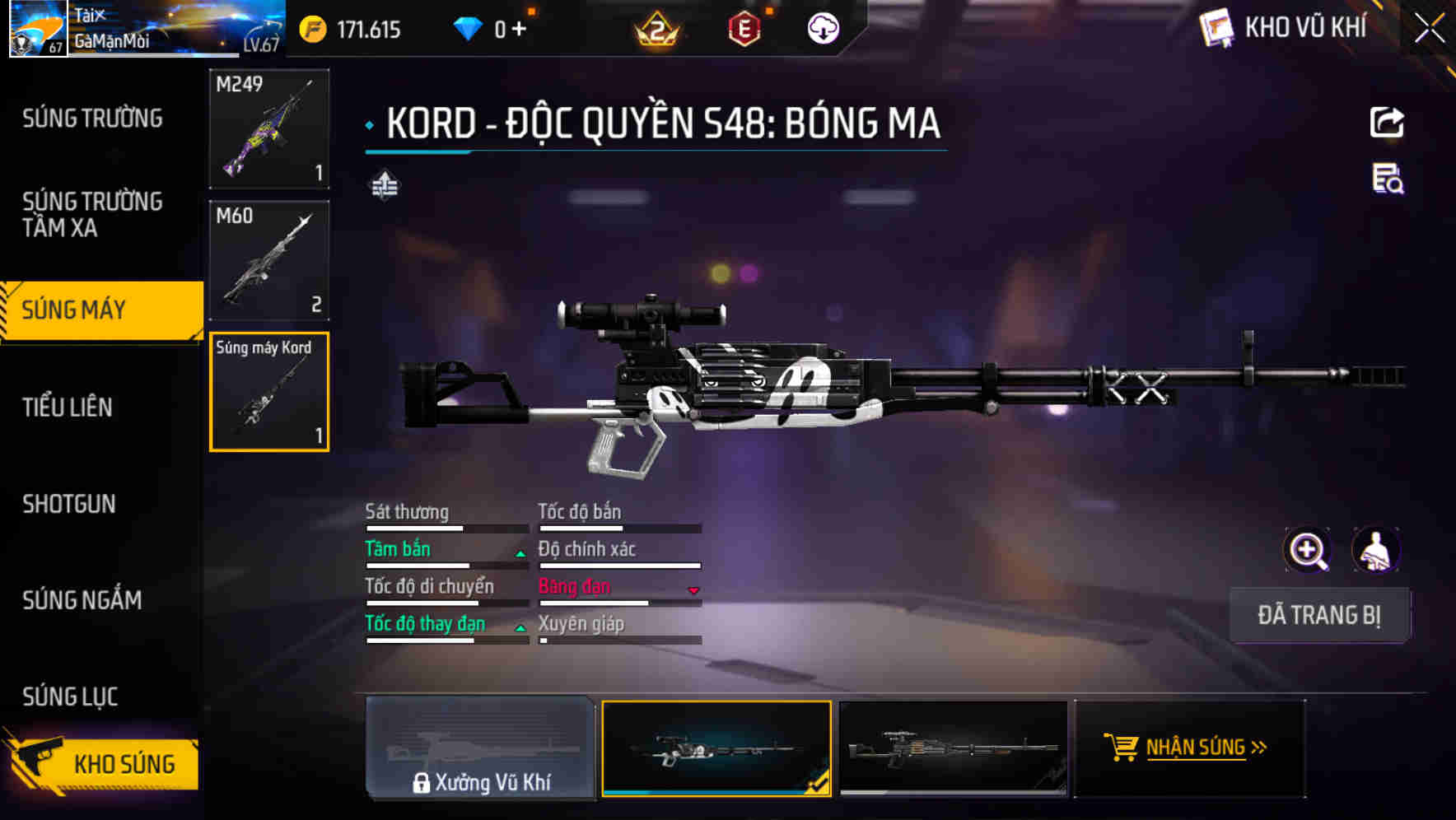This screenshot has width=1456, height=820.
Task: Select the M60 weapon tile
Action: pos(269,260)
